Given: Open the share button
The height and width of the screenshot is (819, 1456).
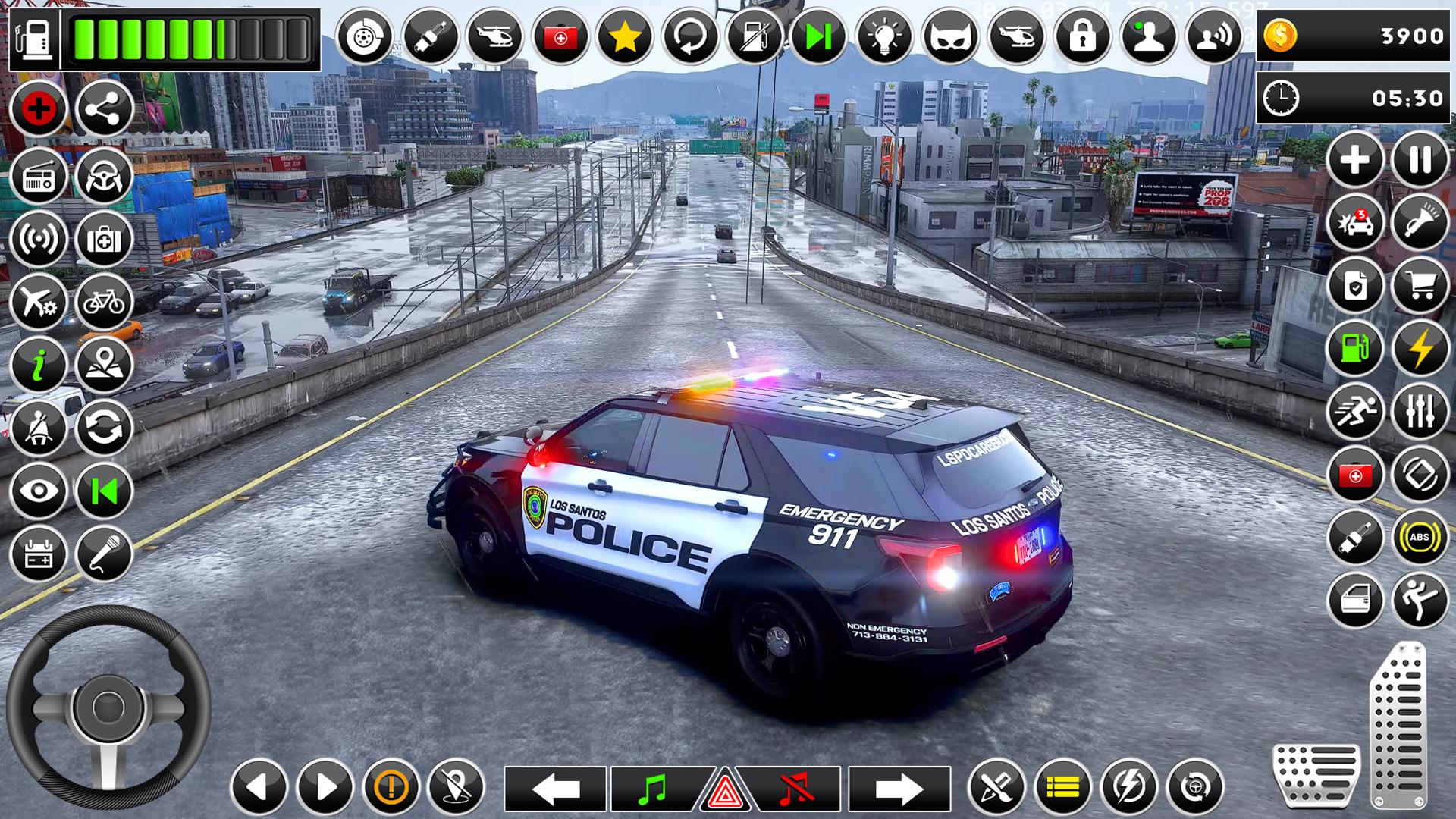Looking at the screenshot, I should coord(104,109).
